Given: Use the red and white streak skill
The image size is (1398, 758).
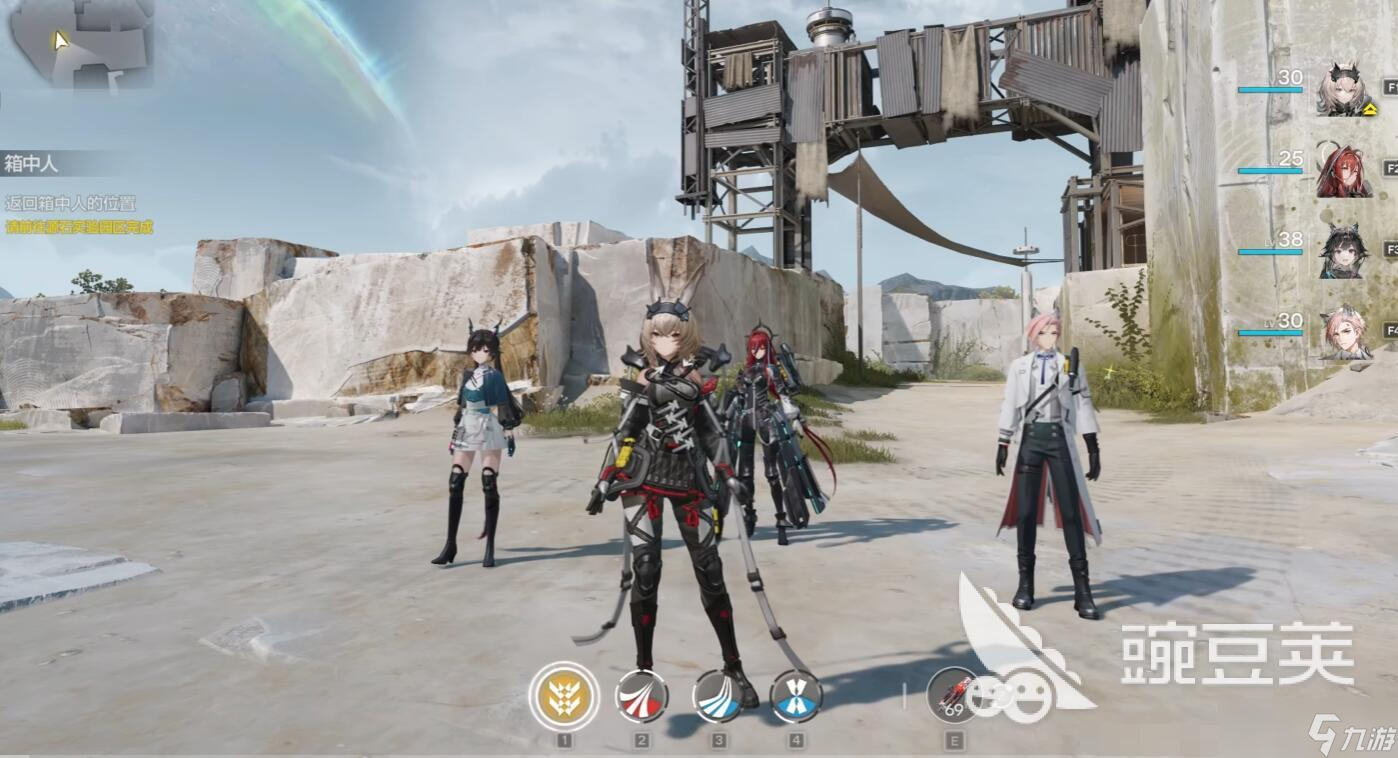Looking at the screenshot, I should point(641,696).
